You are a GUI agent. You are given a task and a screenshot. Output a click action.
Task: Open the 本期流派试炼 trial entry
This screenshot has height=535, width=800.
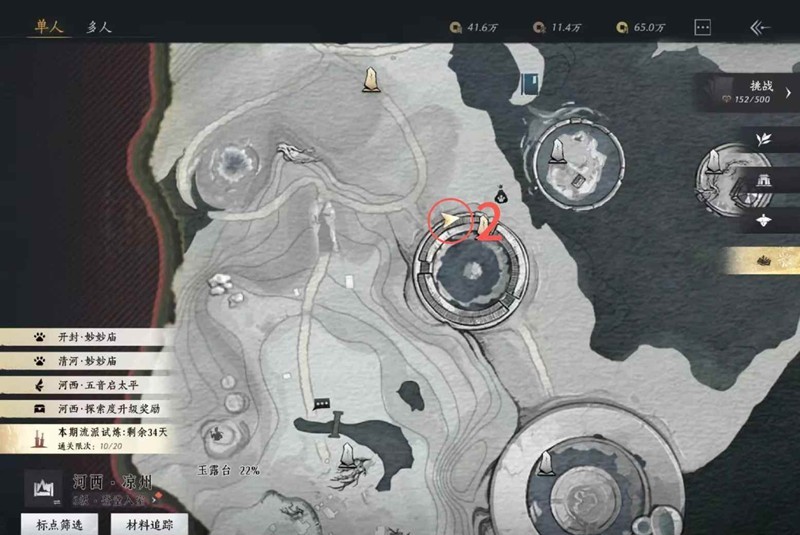[85, 438]
